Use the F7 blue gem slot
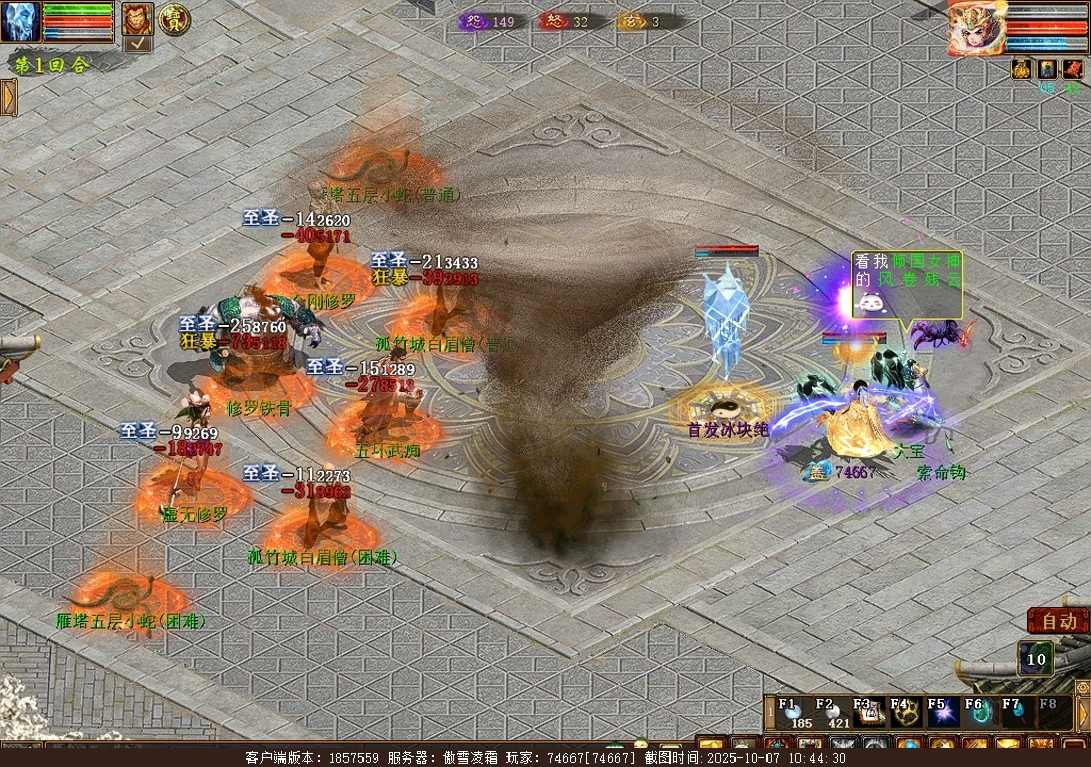Image resolution: width=1091 pixels, height=767 pixels. coord(1016,714)
